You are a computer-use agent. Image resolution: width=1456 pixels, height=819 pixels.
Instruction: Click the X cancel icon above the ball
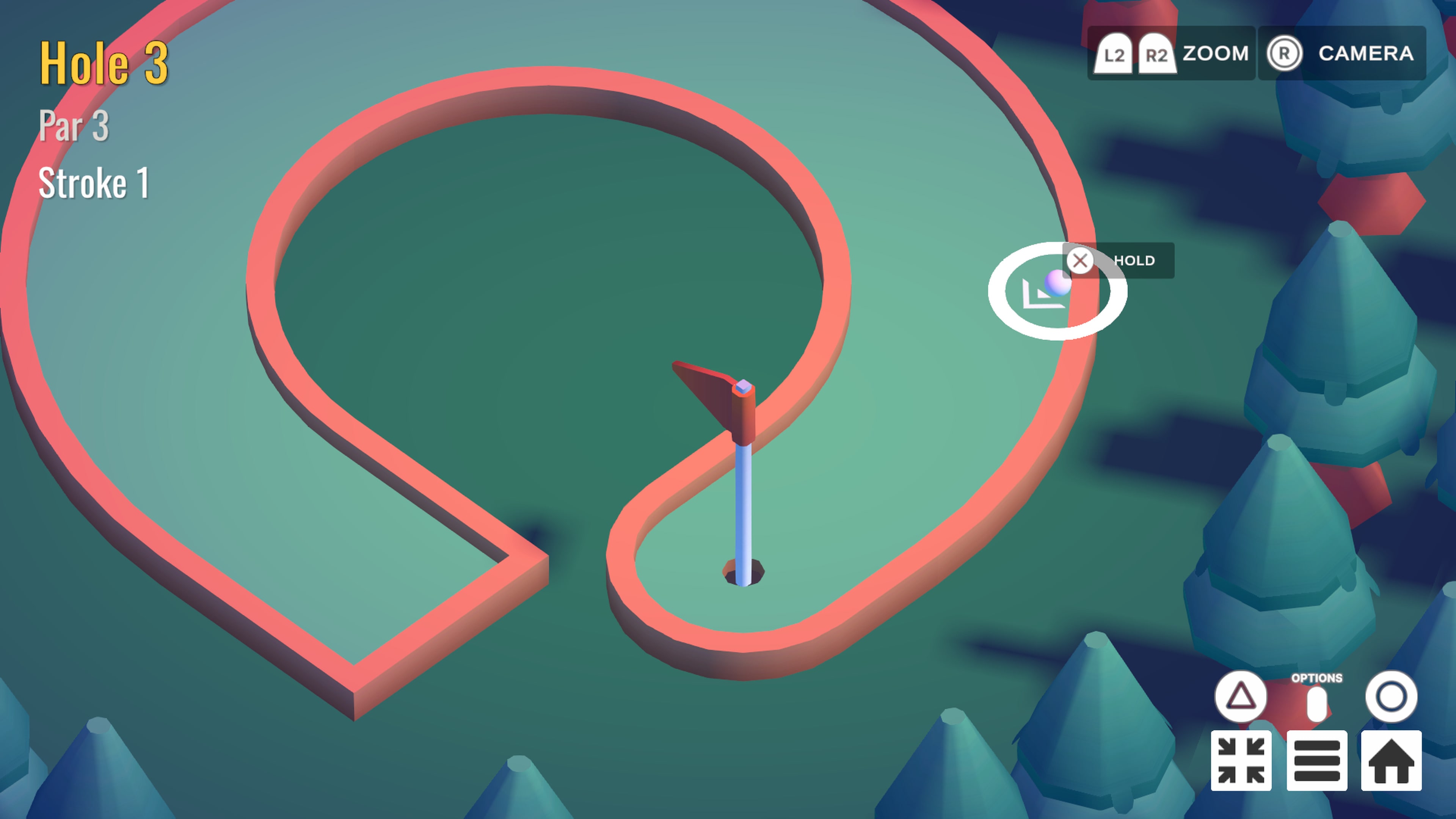click(1080, 261)
